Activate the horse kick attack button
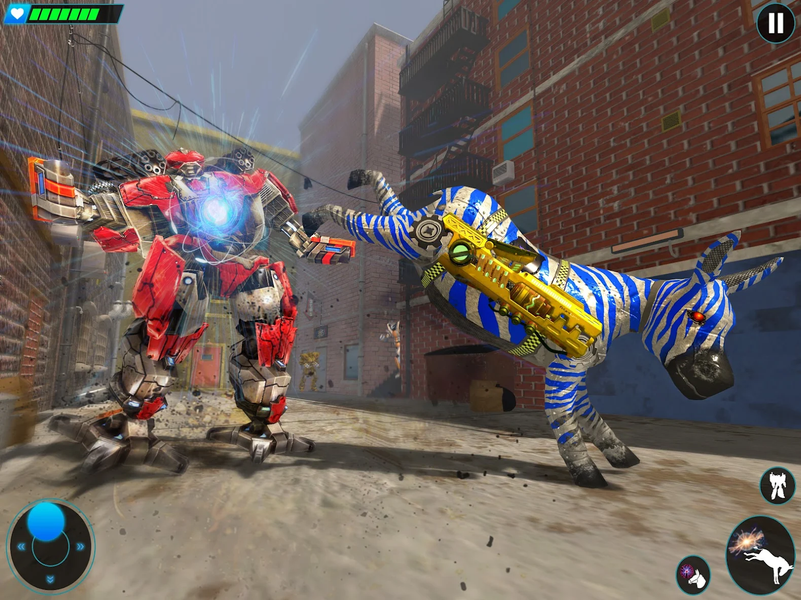 [x=760, y=555]
